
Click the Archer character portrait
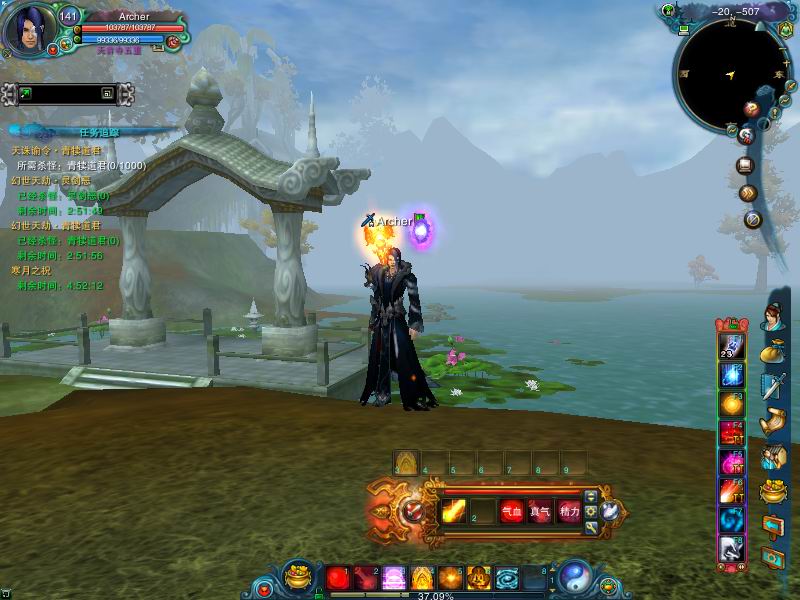click(27, 32)
